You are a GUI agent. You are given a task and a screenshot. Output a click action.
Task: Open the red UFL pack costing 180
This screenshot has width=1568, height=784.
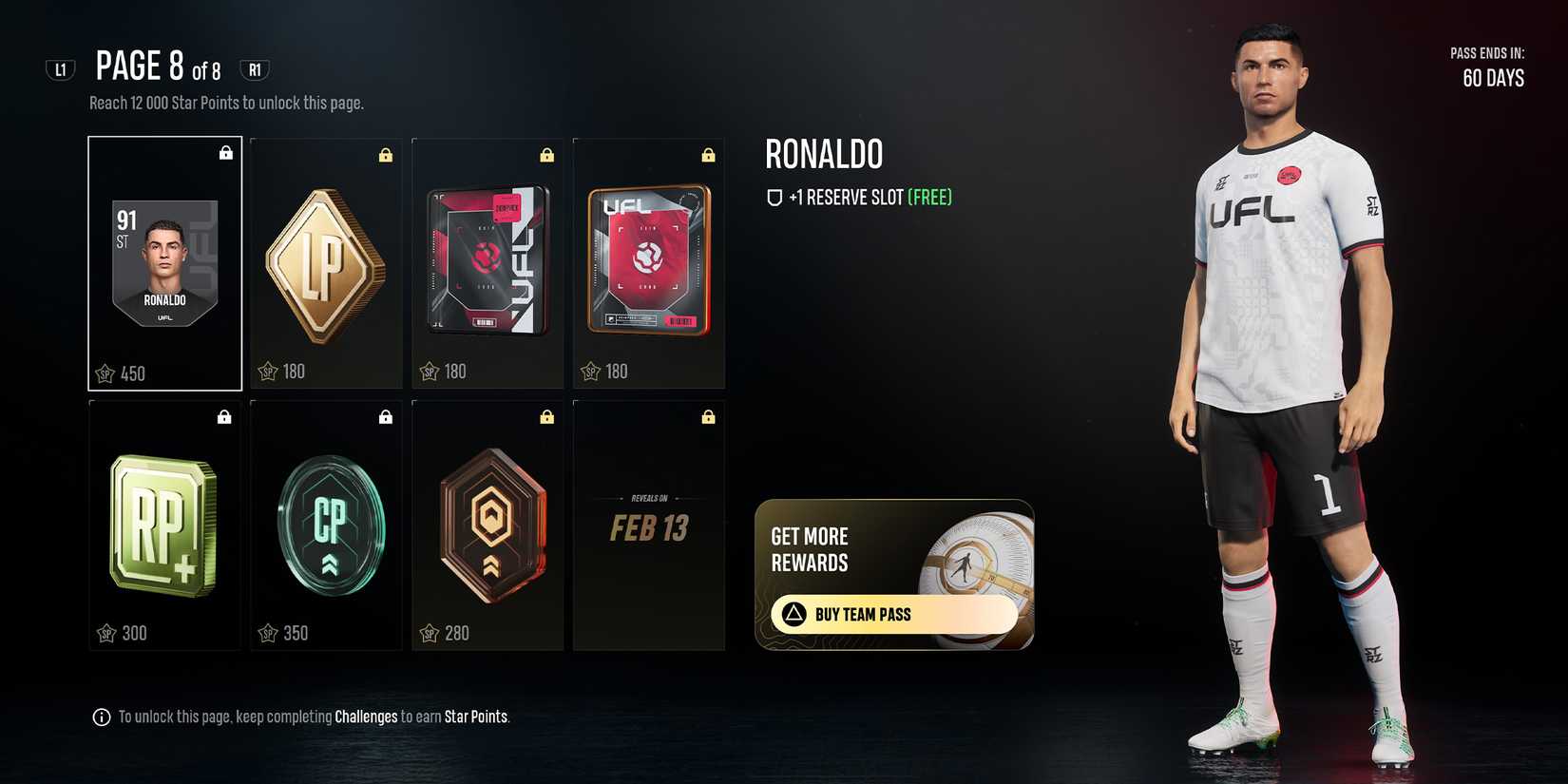(x=649, y=263)
